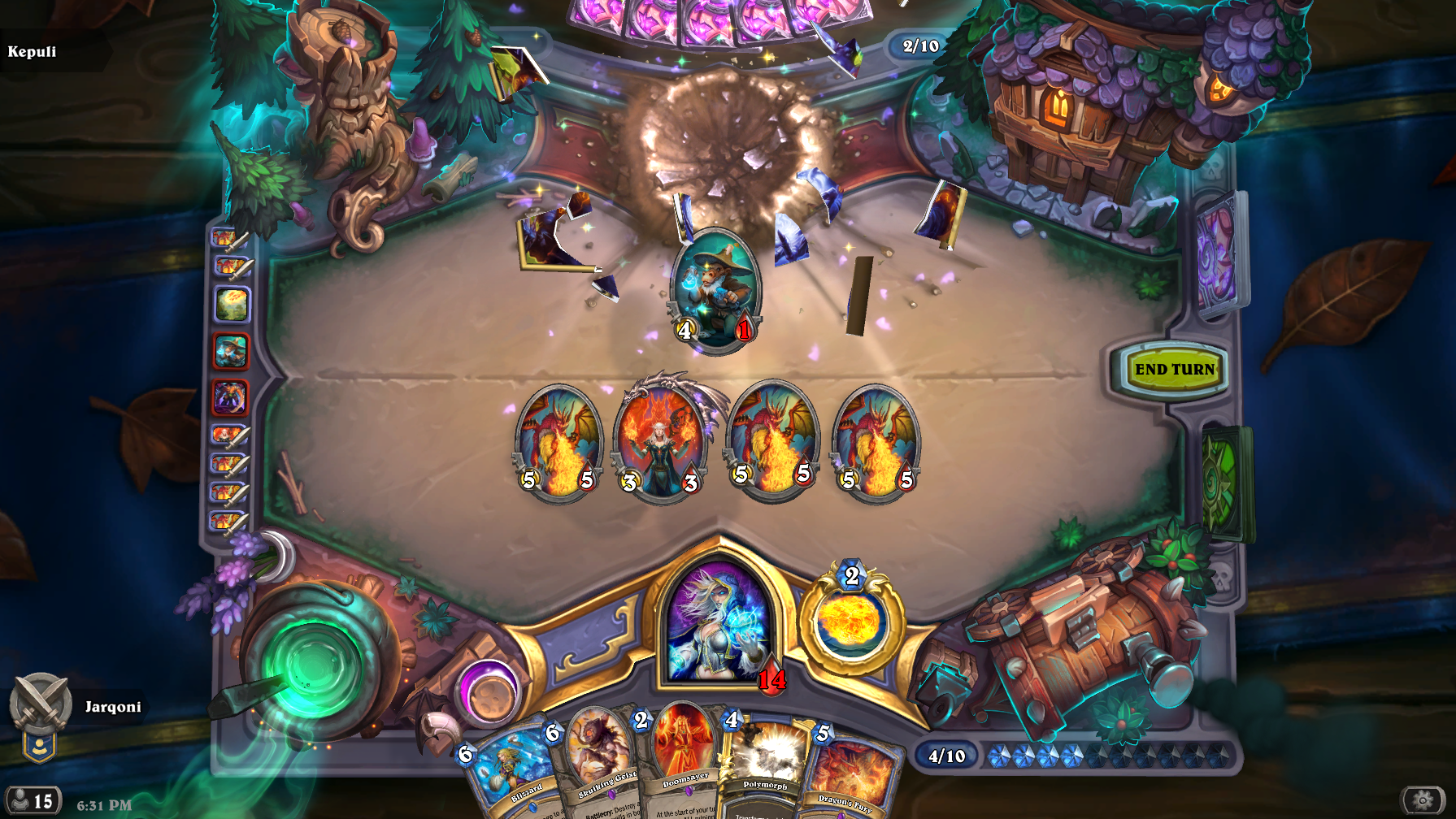
Task: Select the Blizzard card in hand
Action: coord(514,776)
